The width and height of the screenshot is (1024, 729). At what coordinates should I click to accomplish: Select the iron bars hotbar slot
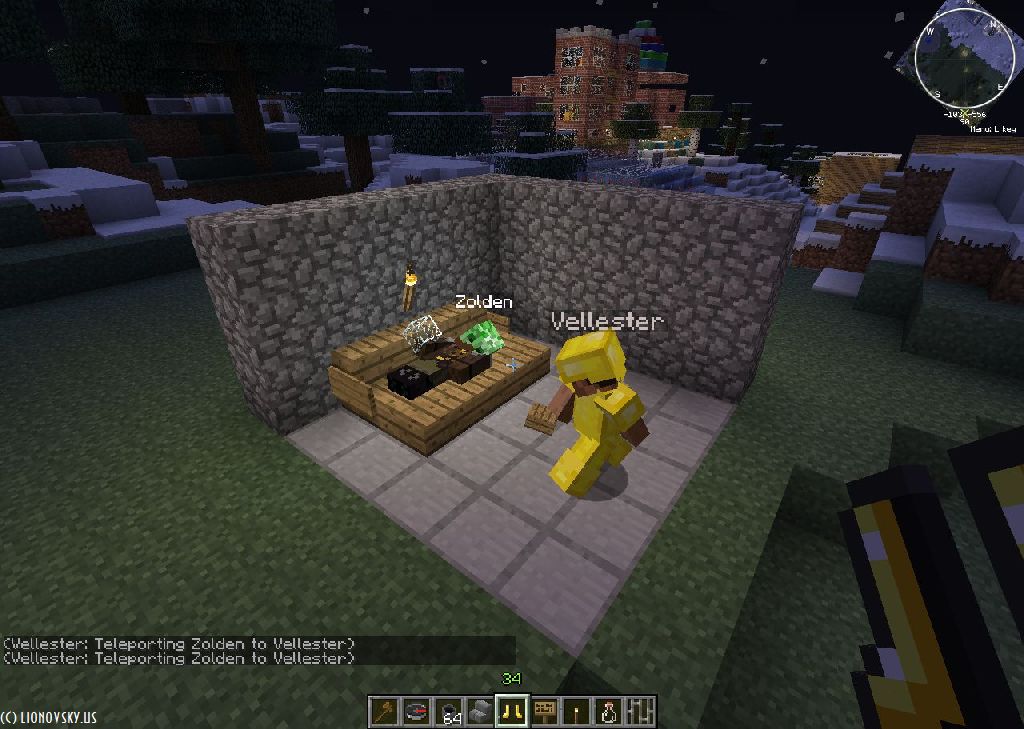[x=640, y=711]
